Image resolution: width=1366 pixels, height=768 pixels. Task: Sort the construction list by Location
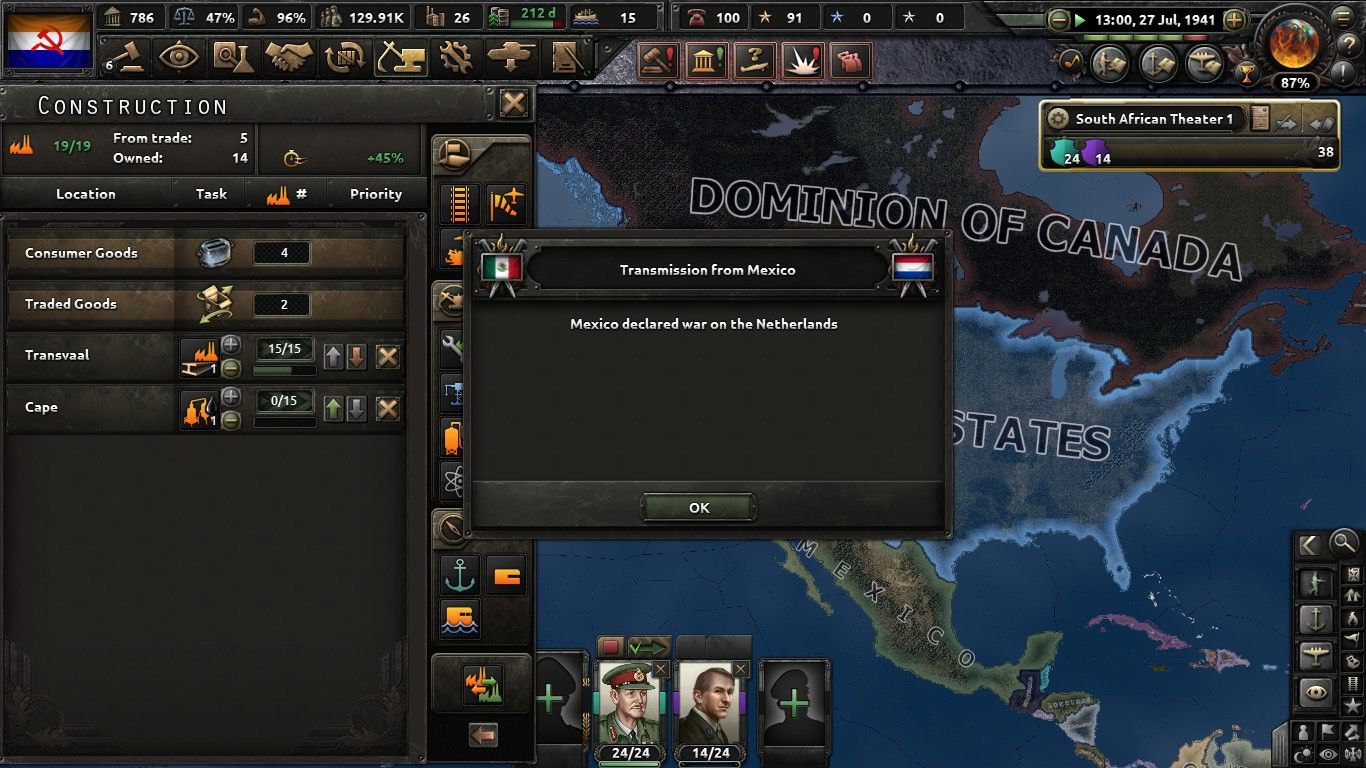(x=88, y=194)
